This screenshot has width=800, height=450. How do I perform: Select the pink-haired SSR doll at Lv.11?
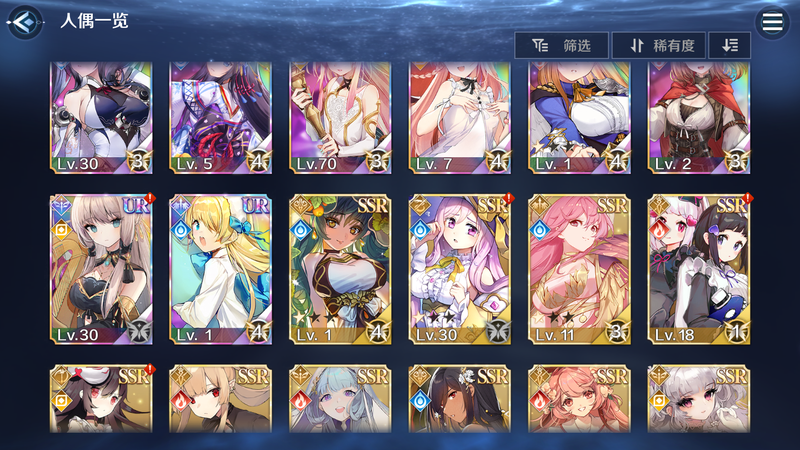click(569, 269)
